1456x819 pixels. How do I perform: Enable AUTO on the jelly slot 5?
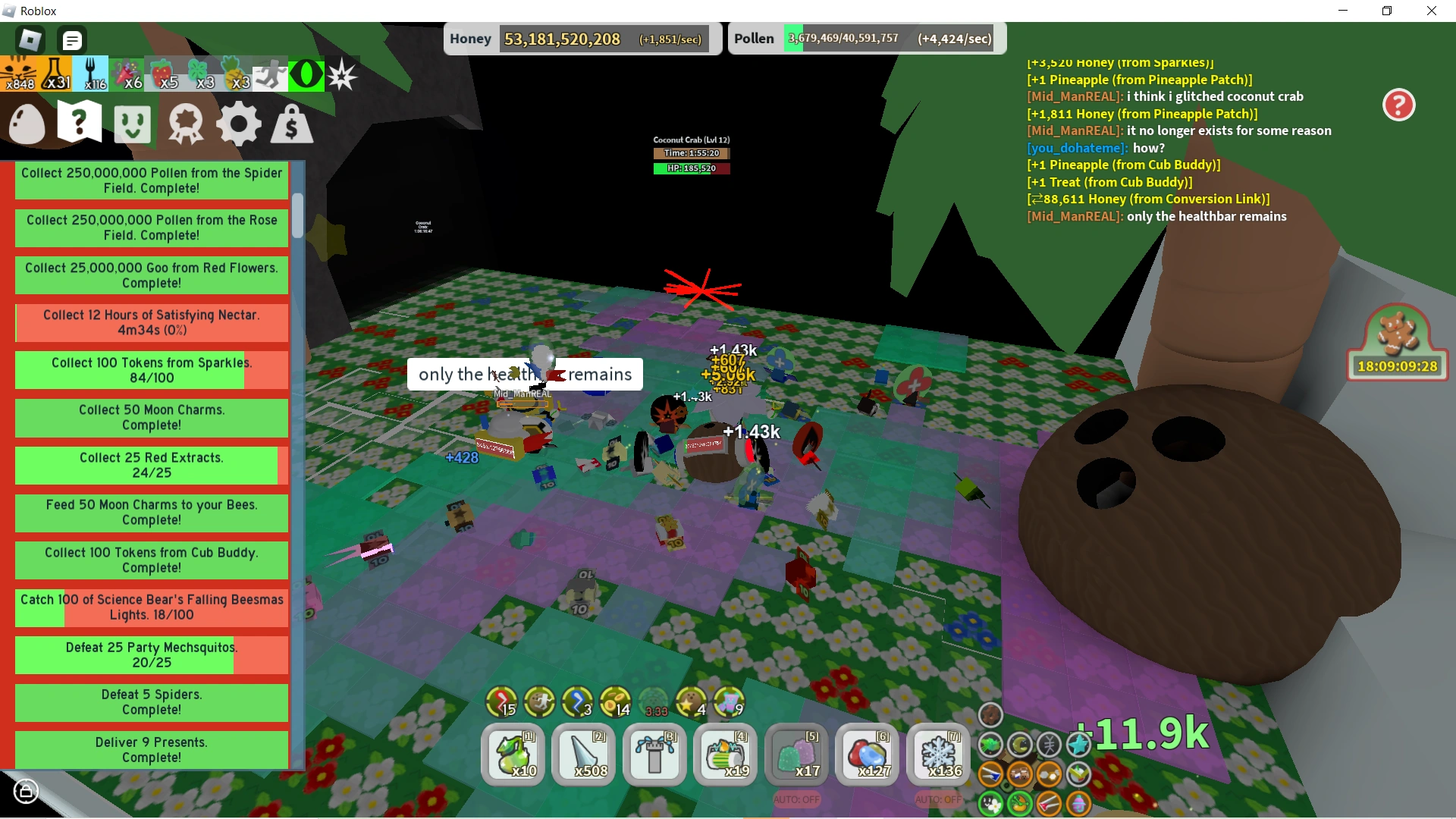click(x=796, y=799)
